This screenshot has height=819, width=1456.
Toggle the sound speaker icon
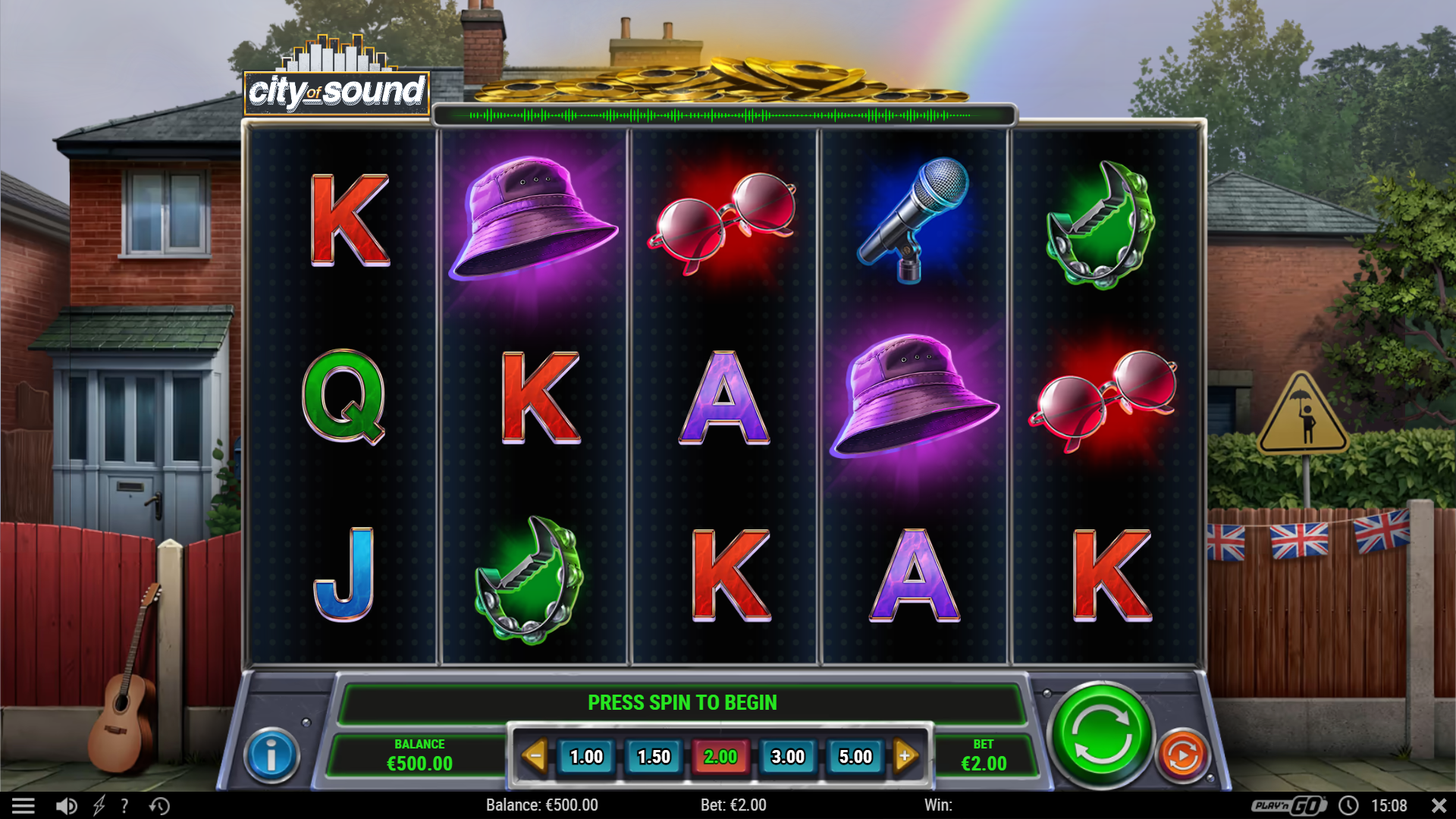coord(67,805)
